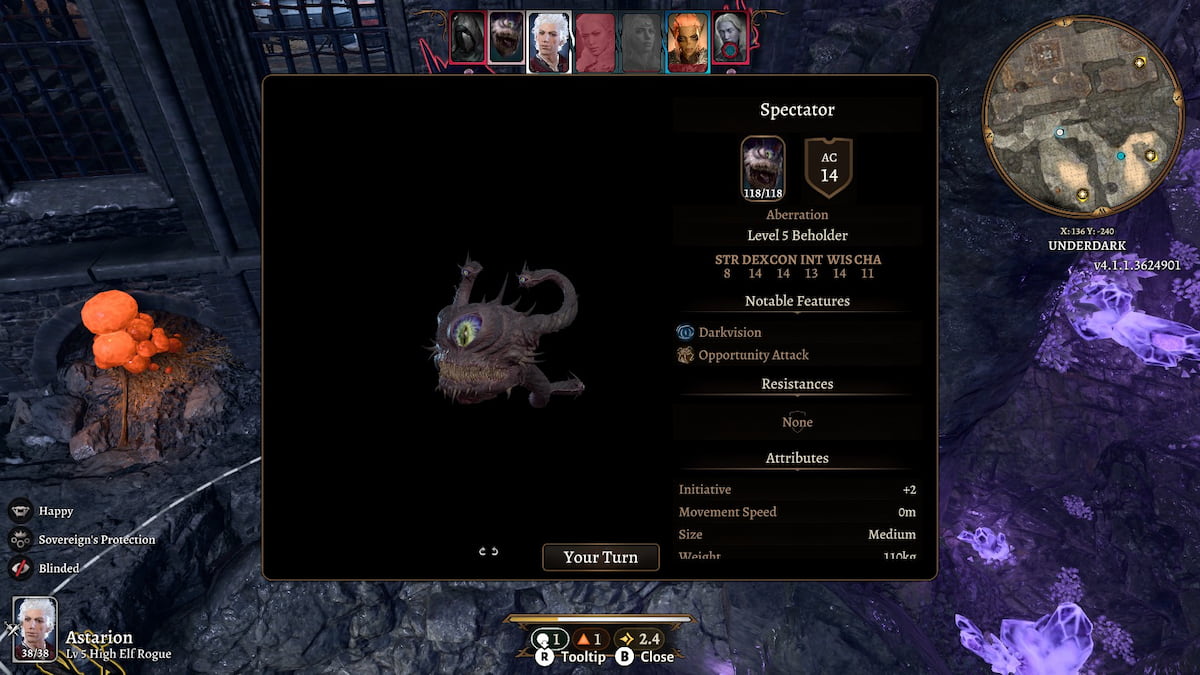Screen dimensions: 1200x675
Task: Click the Your Turn banner
Action: pos(600,557)
